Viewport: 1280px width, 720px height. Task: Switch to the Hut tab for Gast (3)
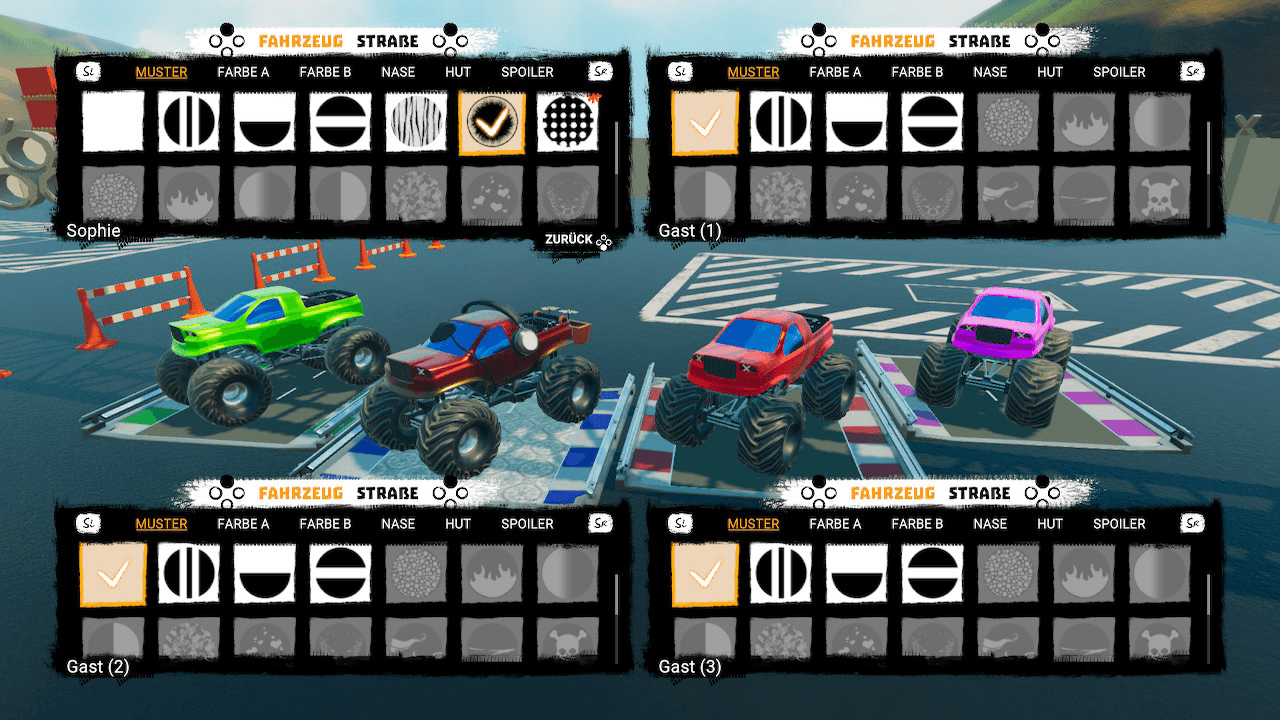1050,524
